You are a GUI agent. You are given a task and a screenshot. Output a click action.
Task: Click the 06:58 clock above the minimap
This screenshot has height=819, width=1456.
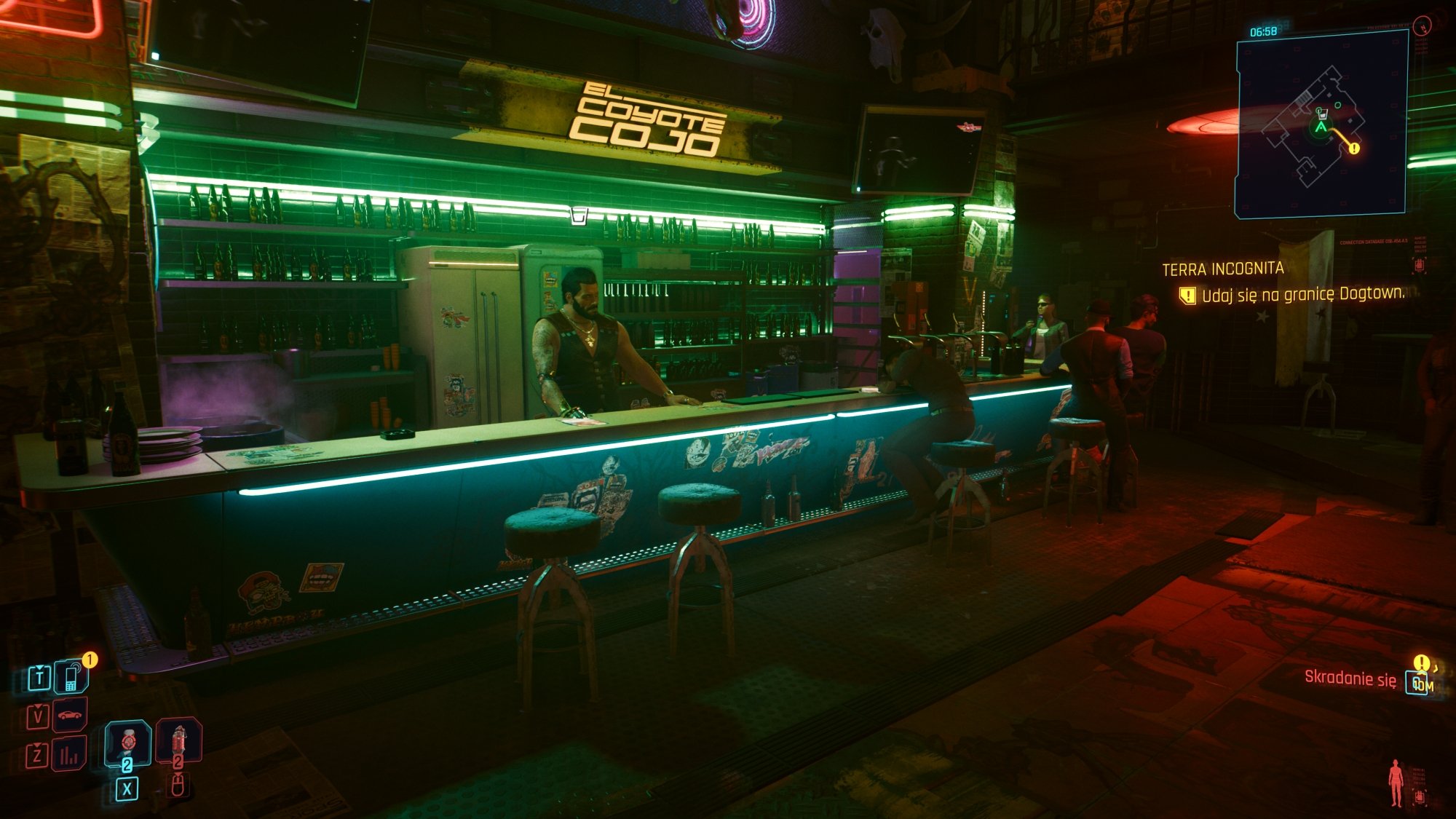click(x=1262, y=31)
